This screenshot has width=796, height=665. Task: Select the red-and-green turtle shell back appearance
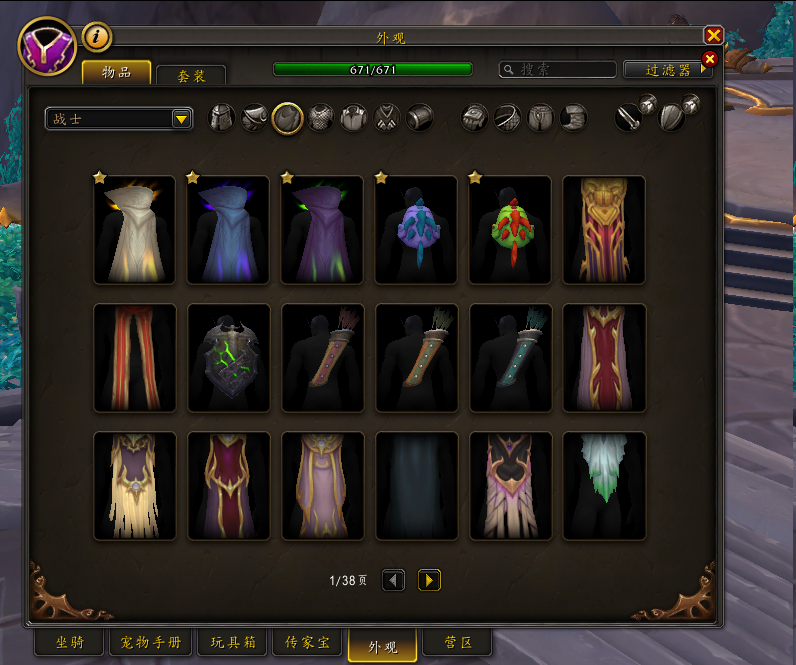click(x=510, y=230)
